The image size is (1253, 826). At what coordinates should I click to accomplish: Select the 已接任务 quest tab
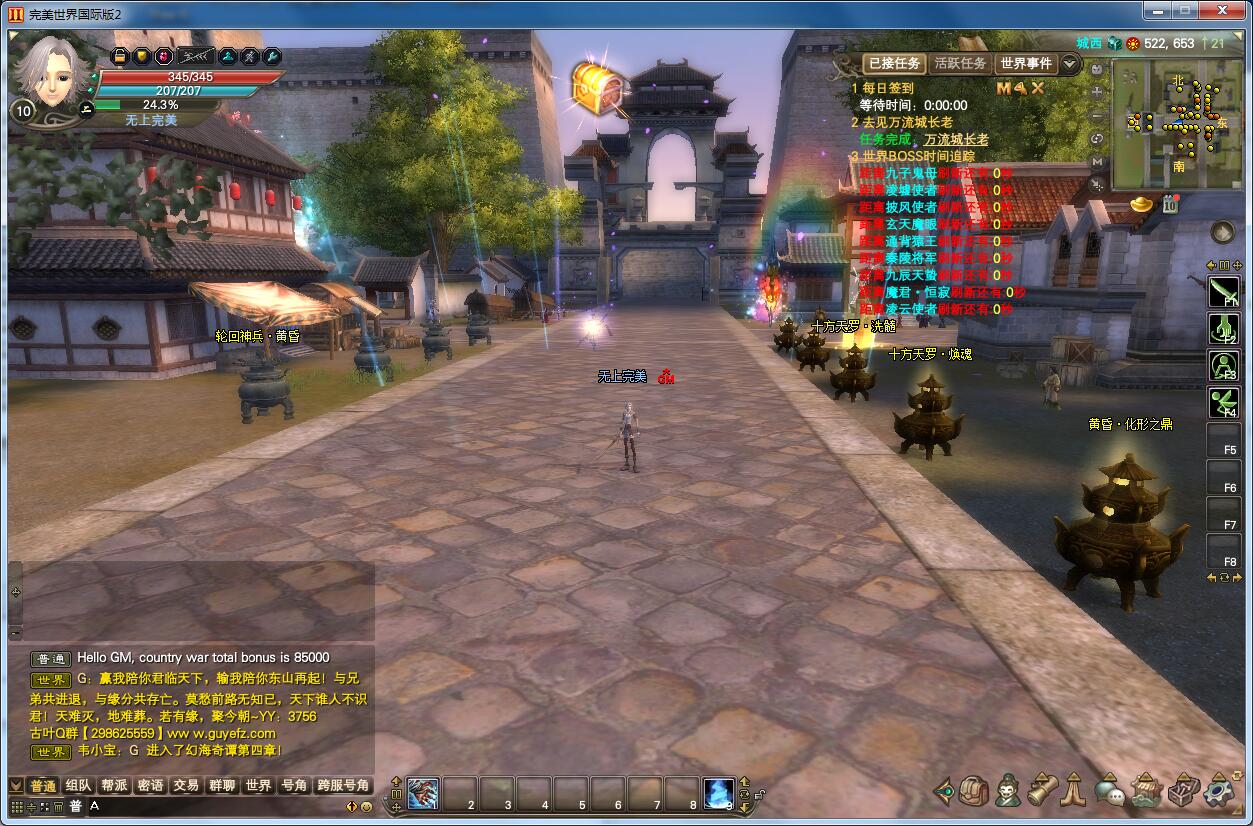click(x=893, y=63)
